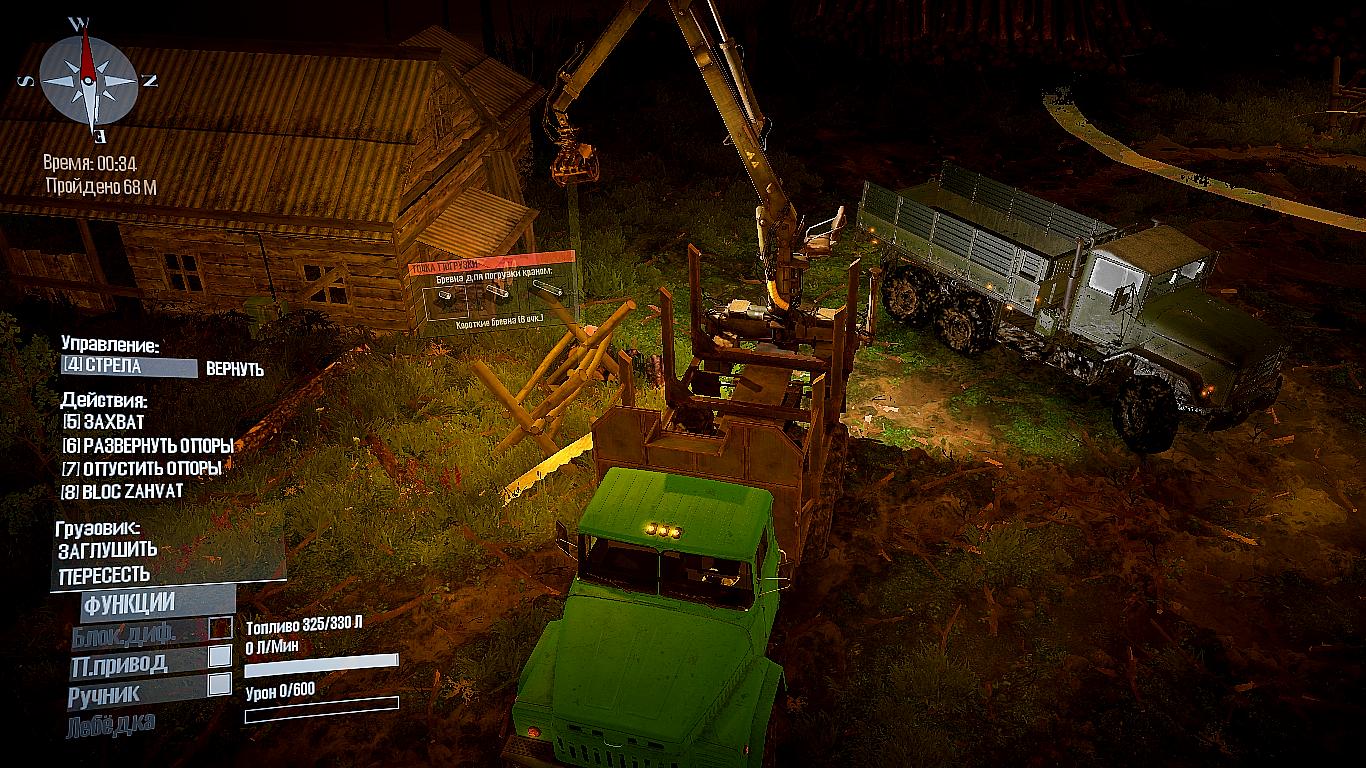This screenshot has width=1366, height=768.
Task: Click ЗАГЛУШИТЬ to stop the engine
Action: (x=107, y=549)
